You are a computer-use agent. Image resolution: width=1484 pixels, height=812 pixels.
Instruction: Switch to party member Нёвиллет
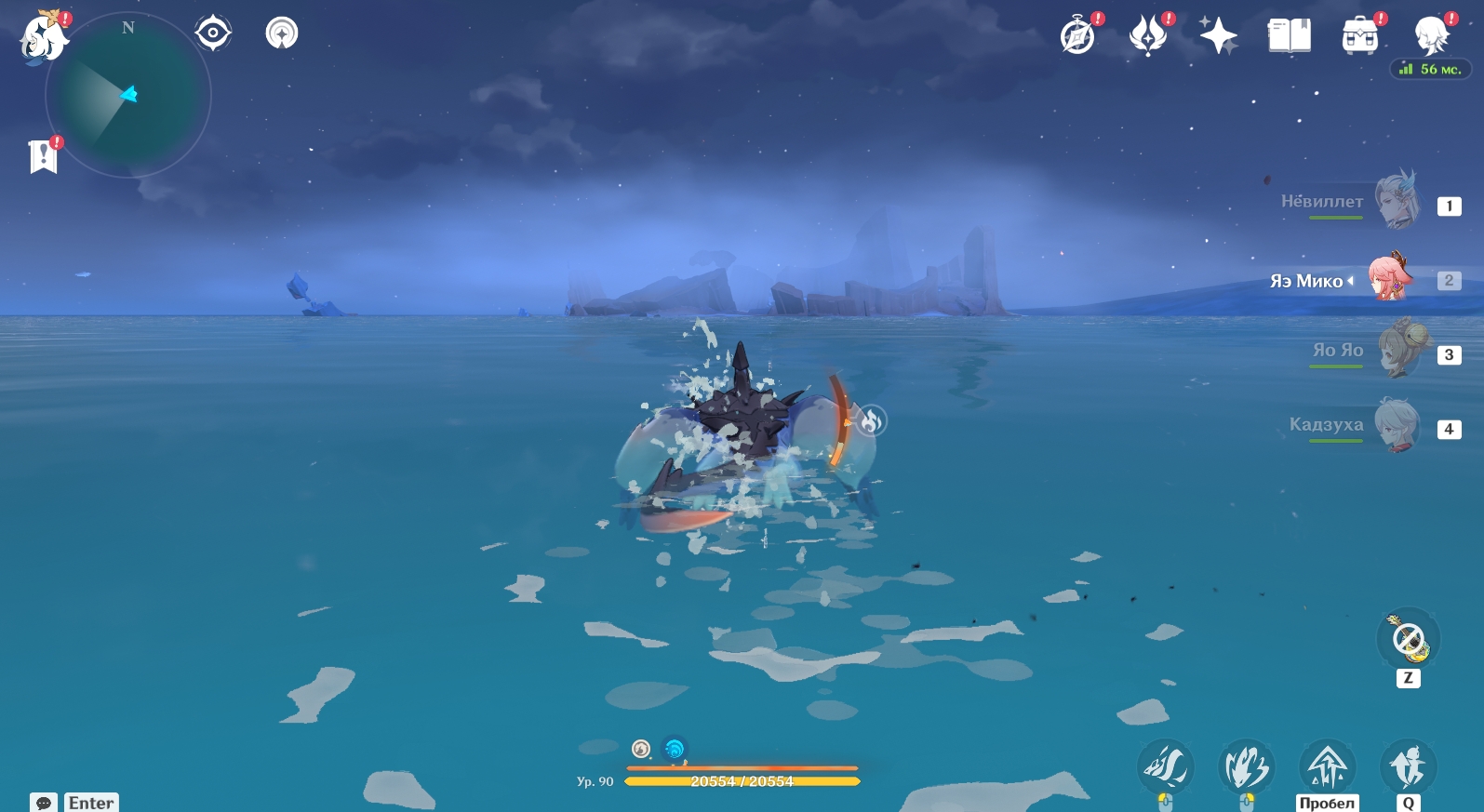pos(1397,201)
